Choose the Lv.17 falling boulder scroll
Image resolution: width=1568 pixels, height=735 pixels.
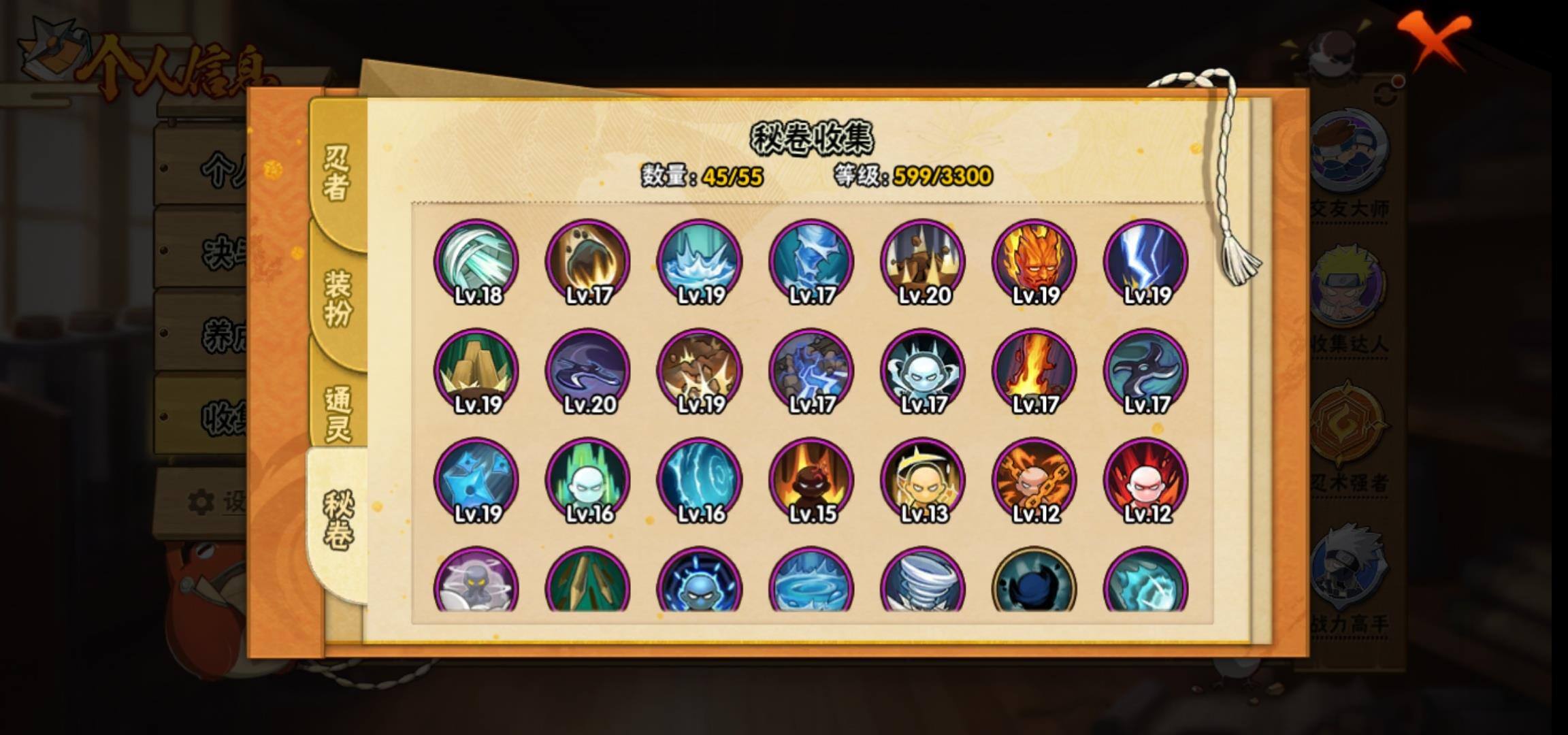pos(588,261)
